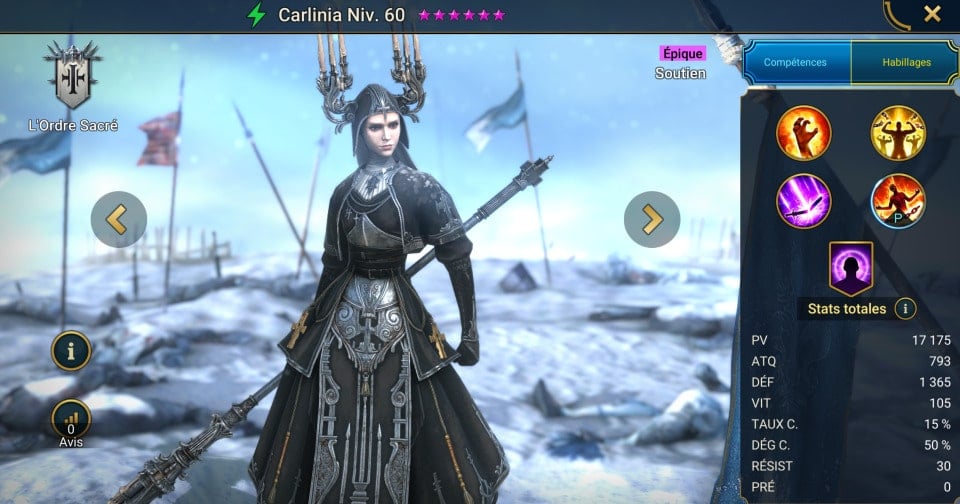
Task: Select the golden flexing figure skill icon
Action: (898, 133)
